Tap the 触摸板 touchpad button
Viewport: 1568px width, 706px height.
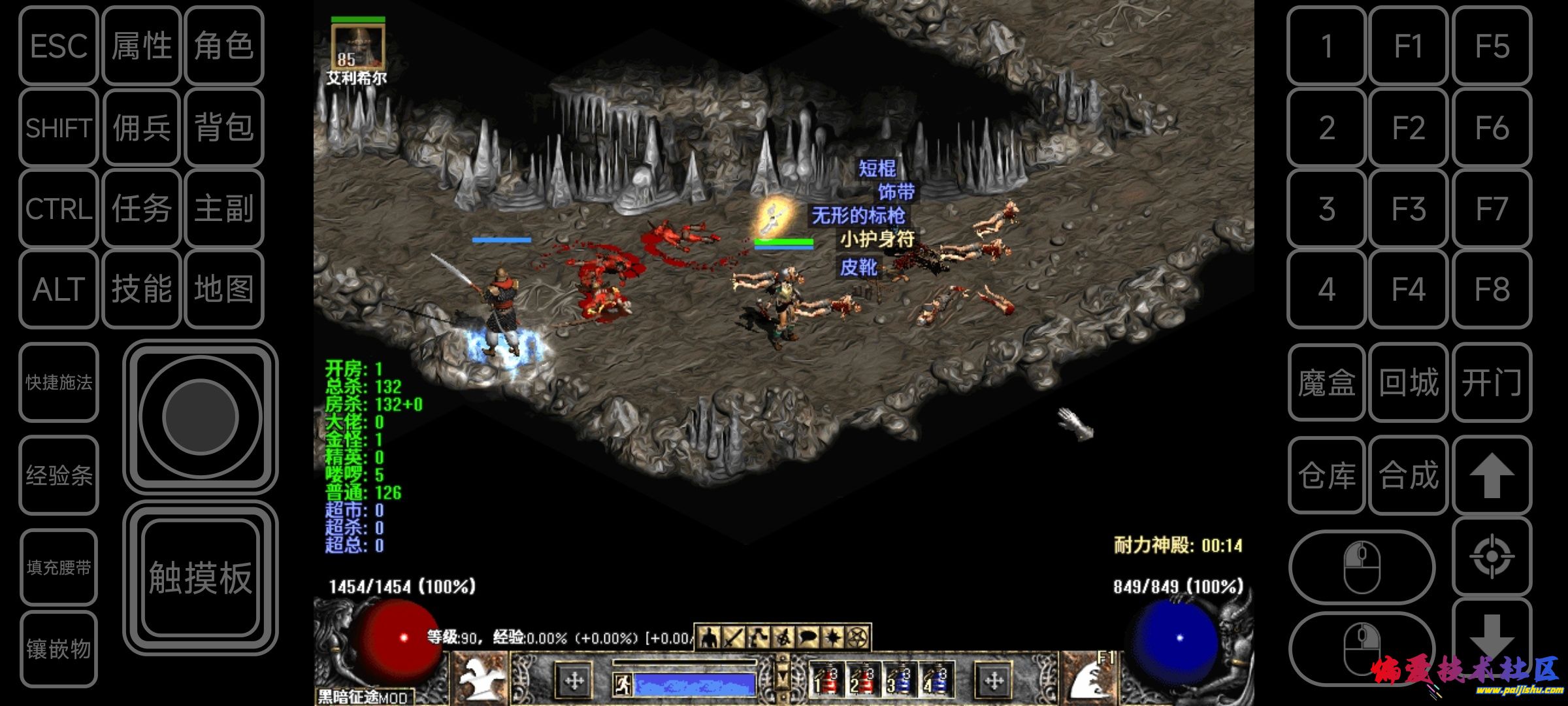(x=200, y=578)
